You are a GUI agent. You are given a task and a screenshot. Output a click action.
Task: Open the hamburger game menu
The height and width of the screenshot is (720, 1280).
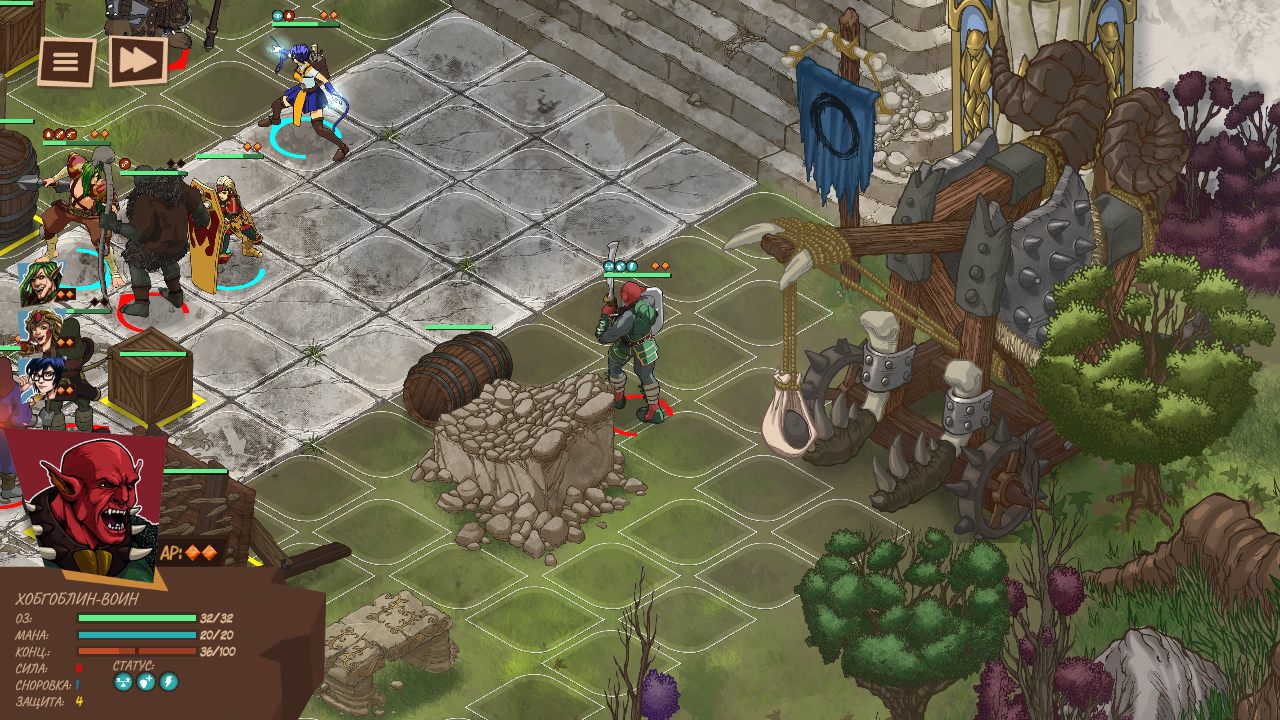(x=66, y=62)
